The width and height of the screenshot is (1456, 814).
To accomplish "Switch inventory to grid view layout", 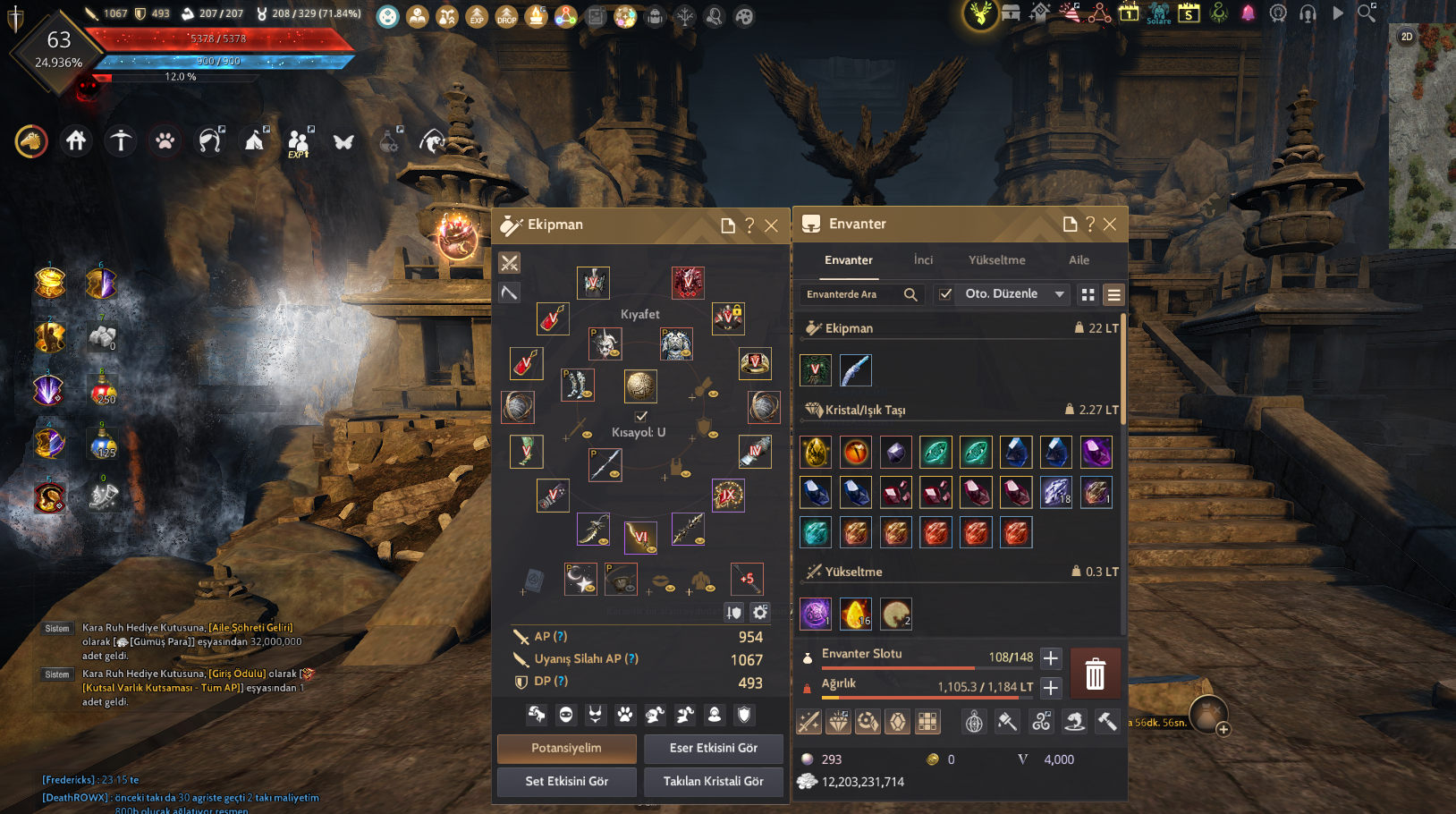I will click(1087, 293).
